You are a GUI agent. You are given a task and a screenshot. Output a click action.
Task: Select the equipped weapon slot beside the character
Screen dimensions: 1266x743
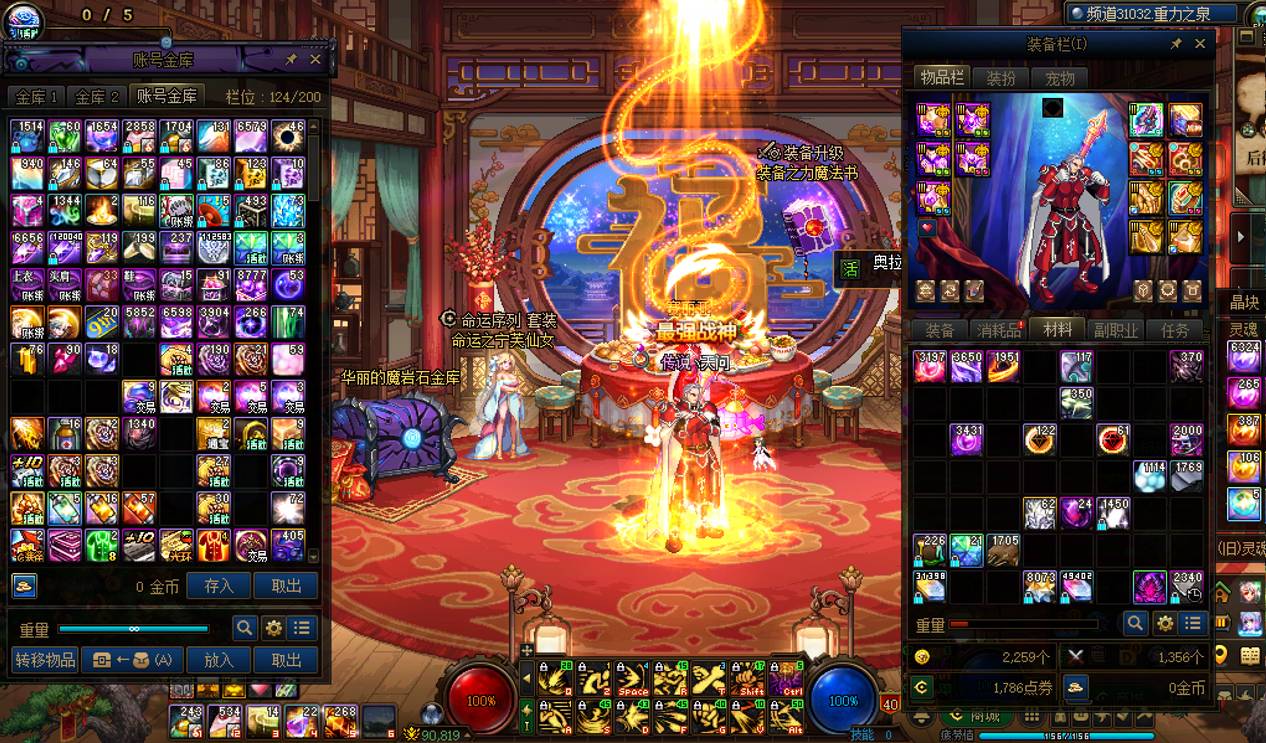click(1147, 120)
